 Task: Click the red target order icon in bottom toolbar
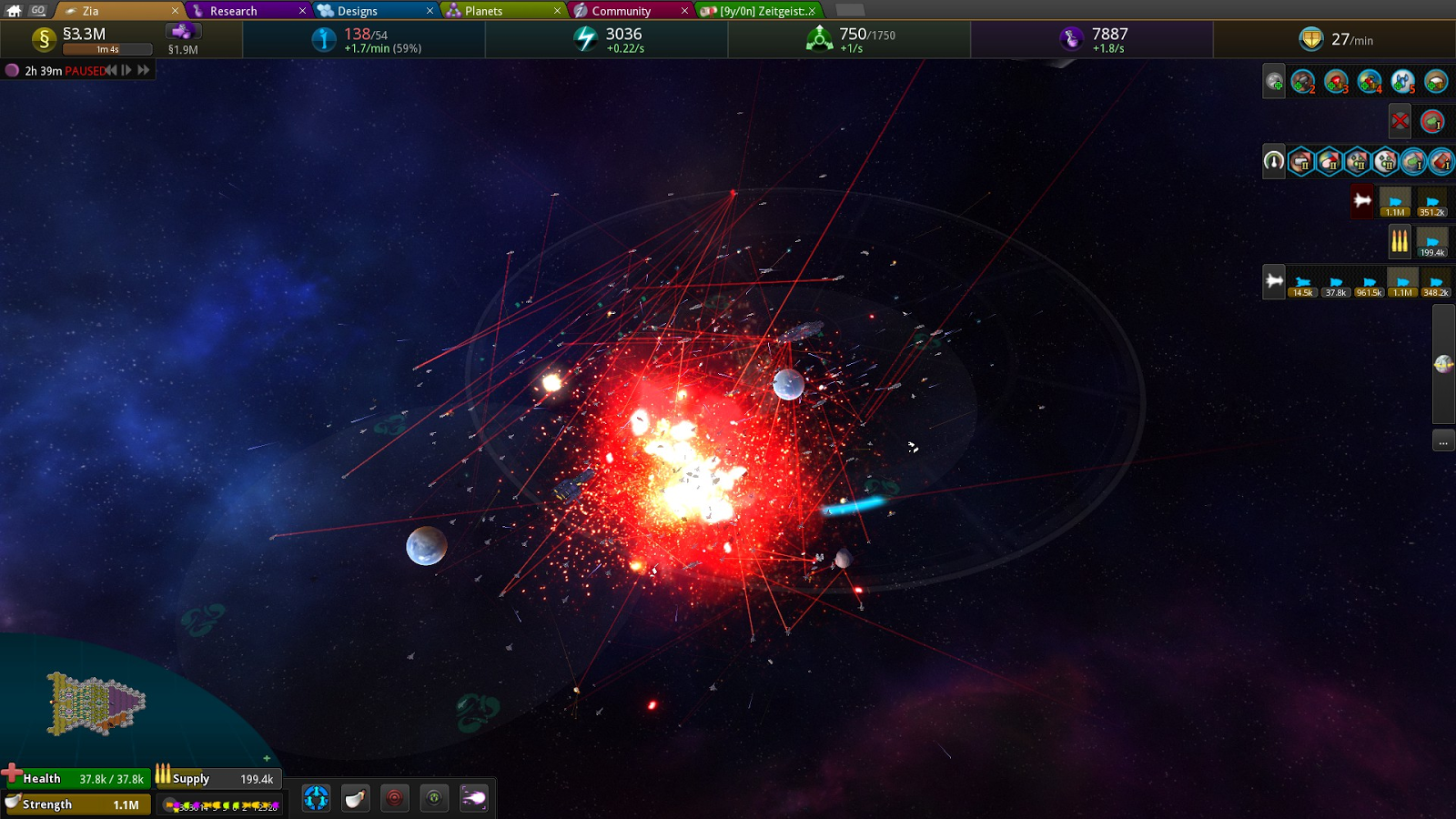(393, 798)
